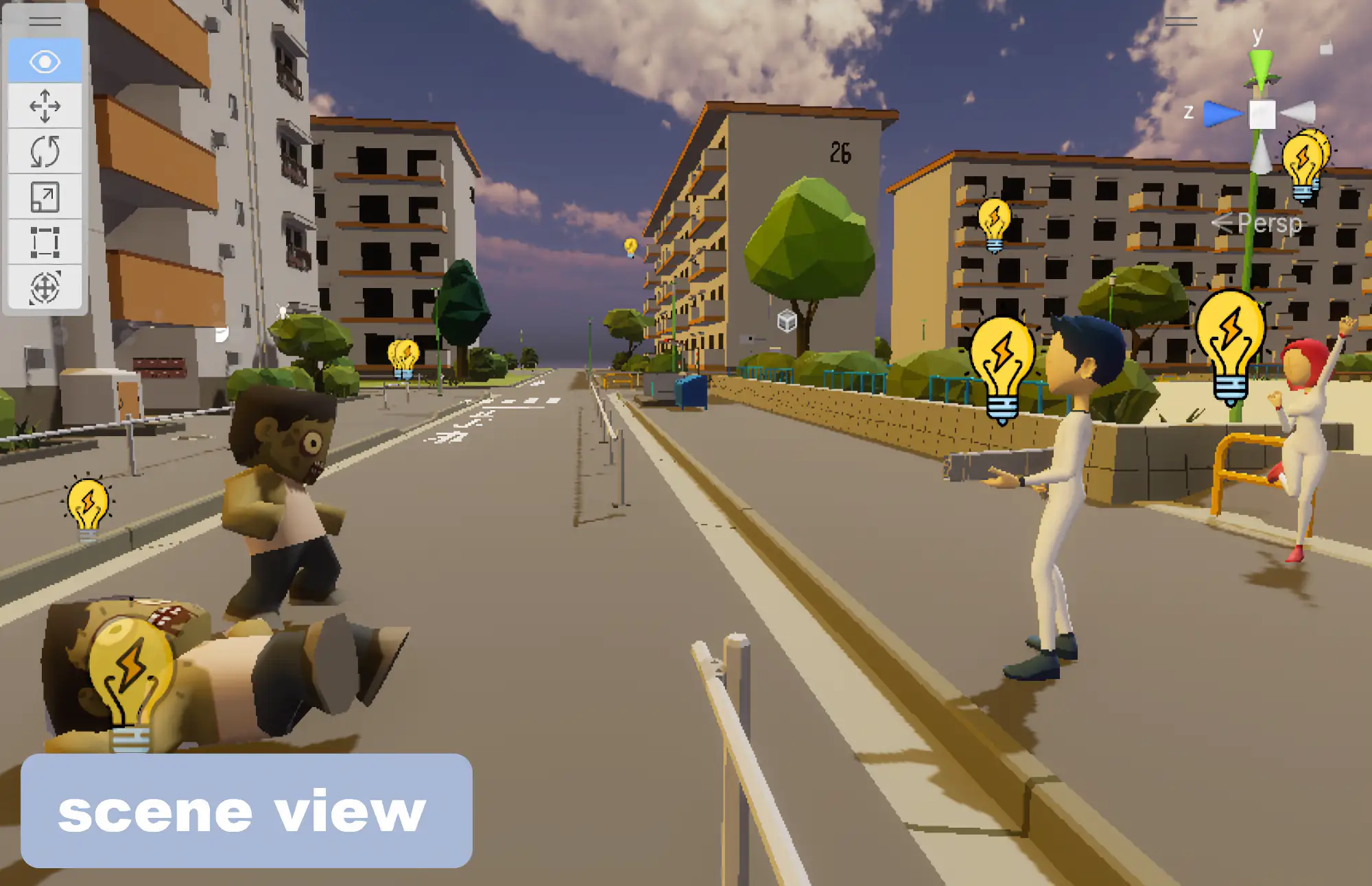Viewport: 1372px width, 886px height.
Task: Open the scene gizmo overlay hamburger menu
Action: [1181, 21]
